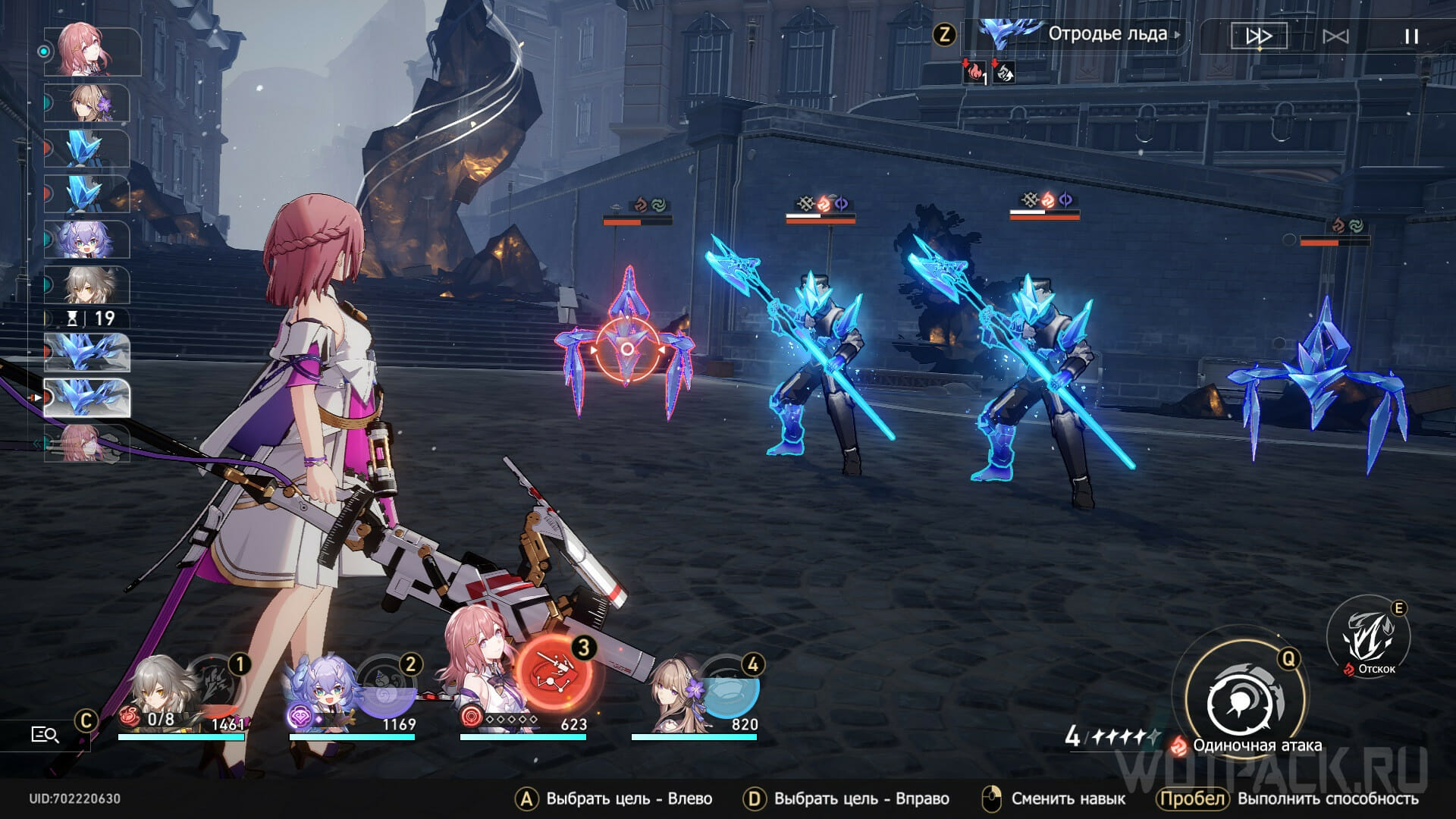Toggle the auto-battle button
Viewport: 1456px width, 819px height.
pos(1335,36)
